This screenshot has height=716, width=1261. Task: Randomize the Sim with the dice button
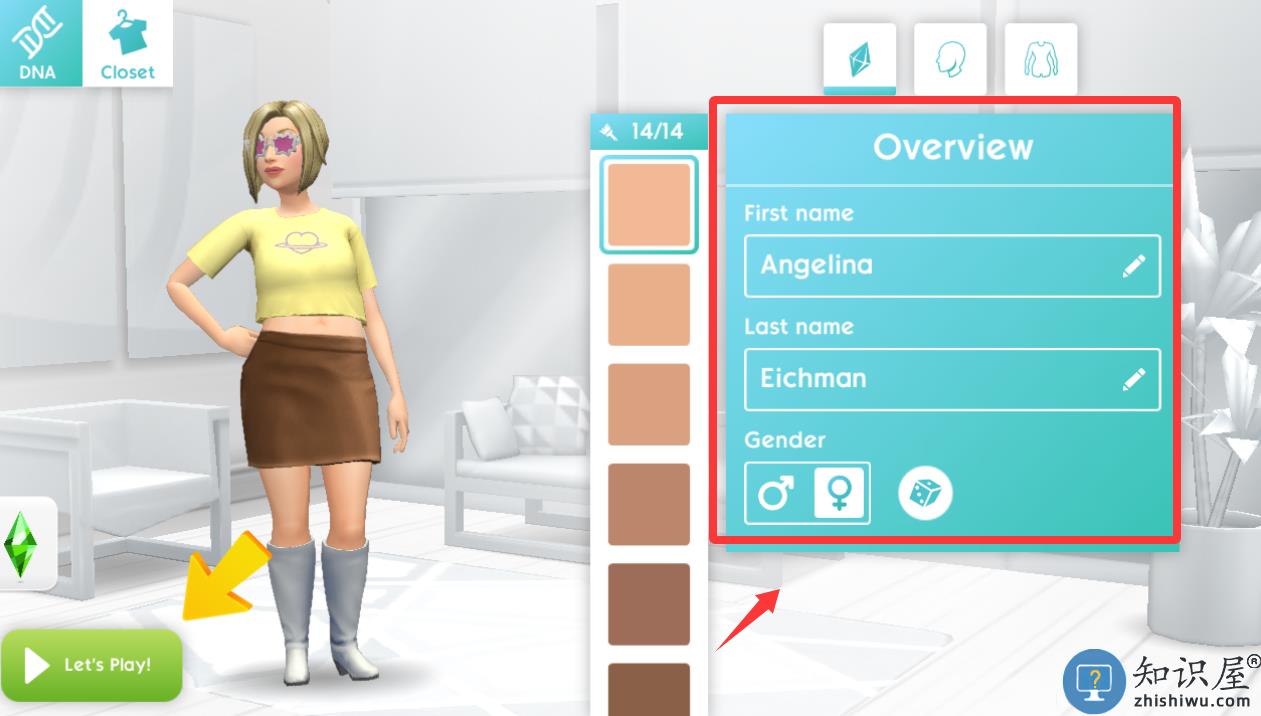pos(925,493)
